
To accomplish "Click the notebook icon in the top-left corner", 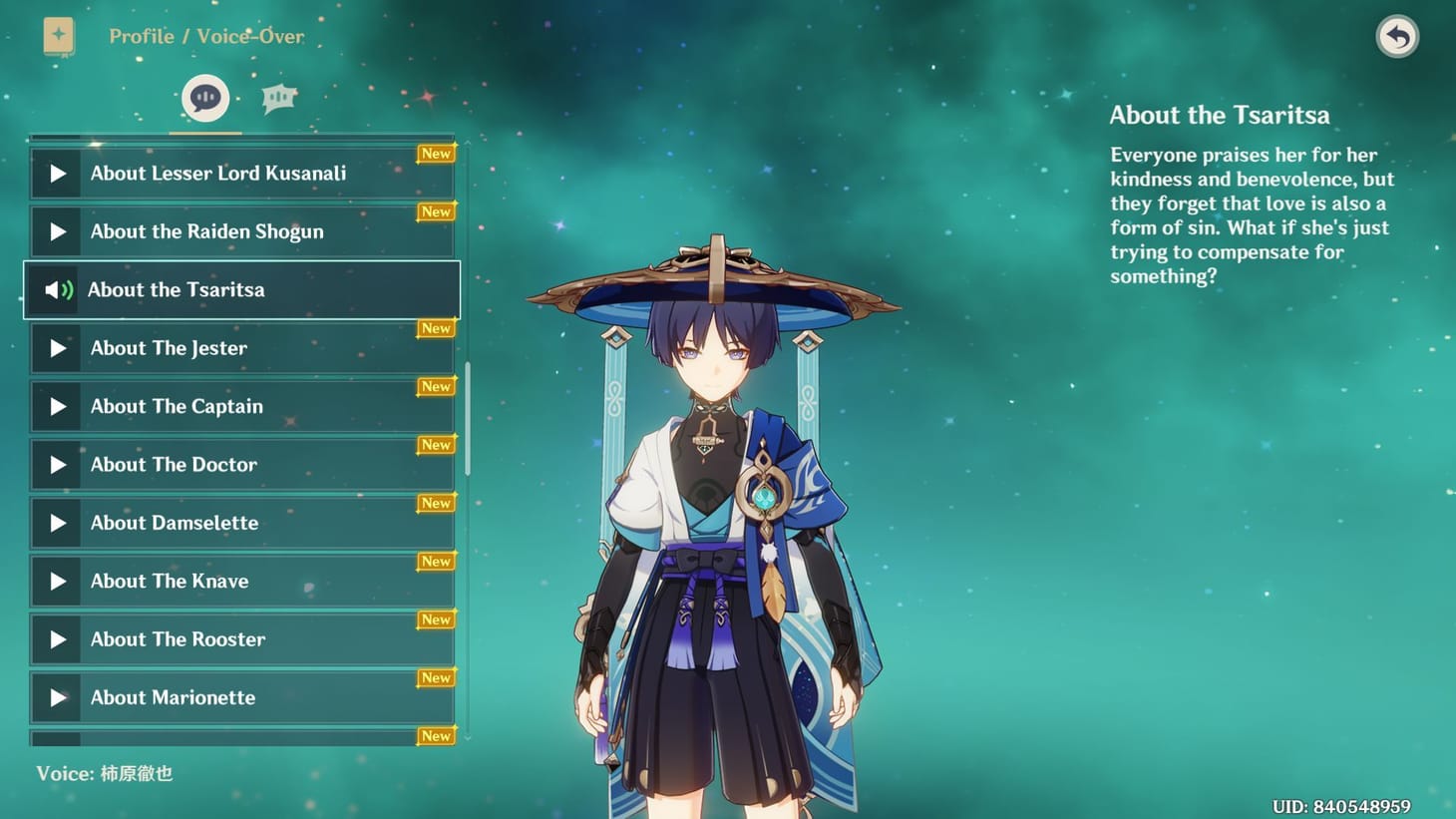I will coord(59,36).
